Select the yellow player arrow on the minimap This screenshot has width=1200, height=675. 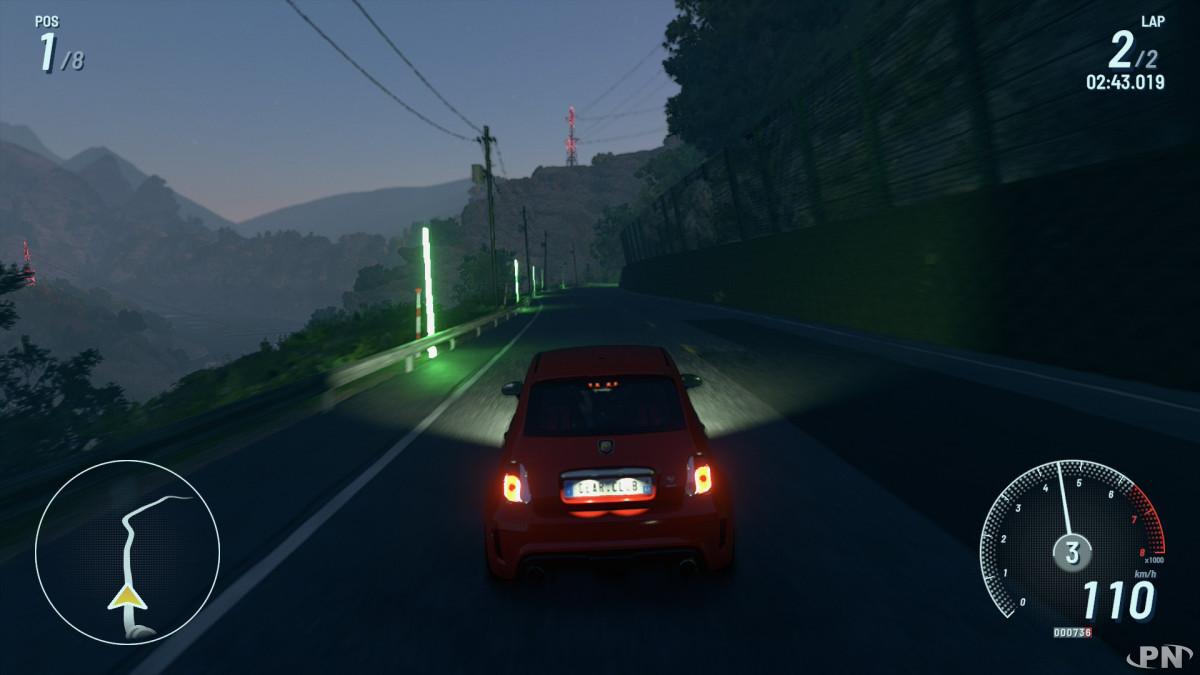127,598
